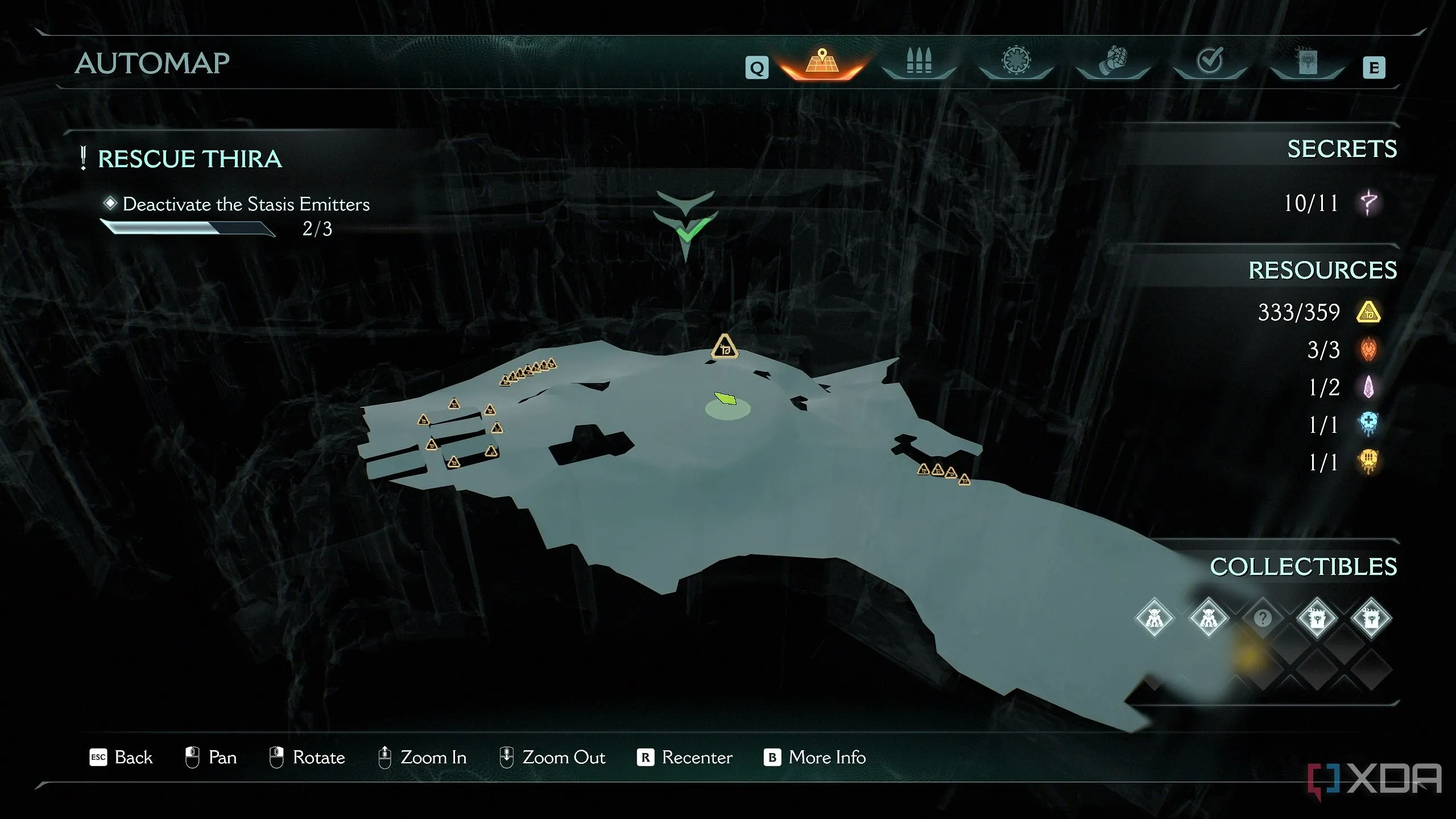
Task: Switch to the flaming codex page tab
Action: point(1307,61)
